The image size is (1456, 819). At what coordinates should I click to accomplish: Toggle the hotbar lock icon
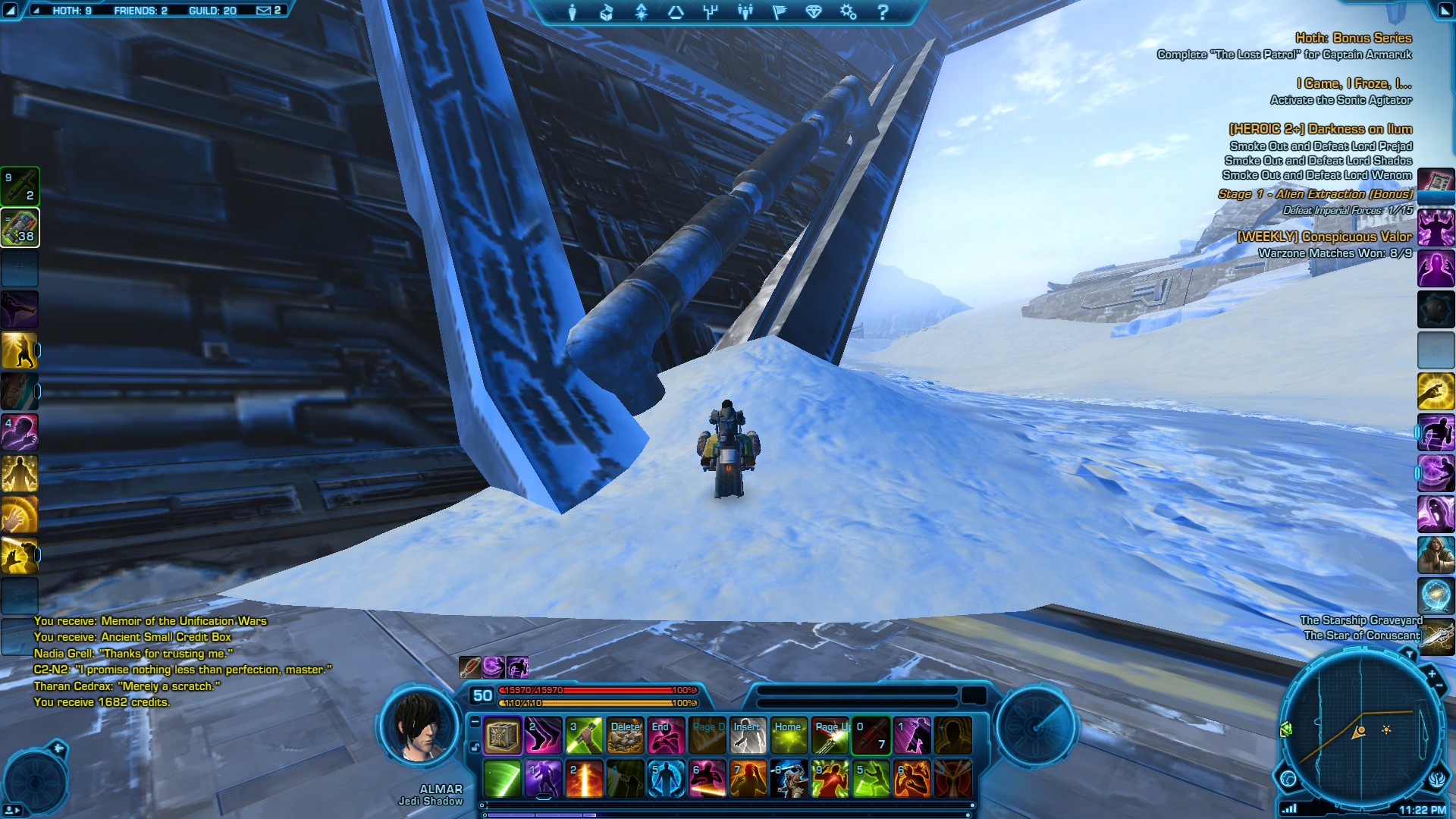[475, 747]
